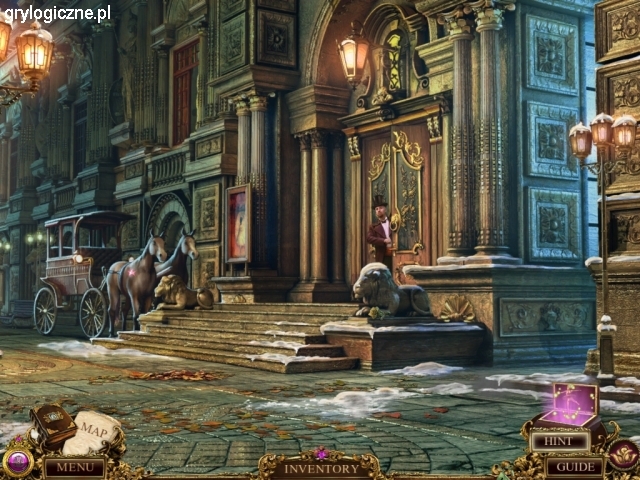This screenshot has width=640, height=480.
Task: Expand the Inventory panel
Action: pyautogui.click(x=320, y=468)
